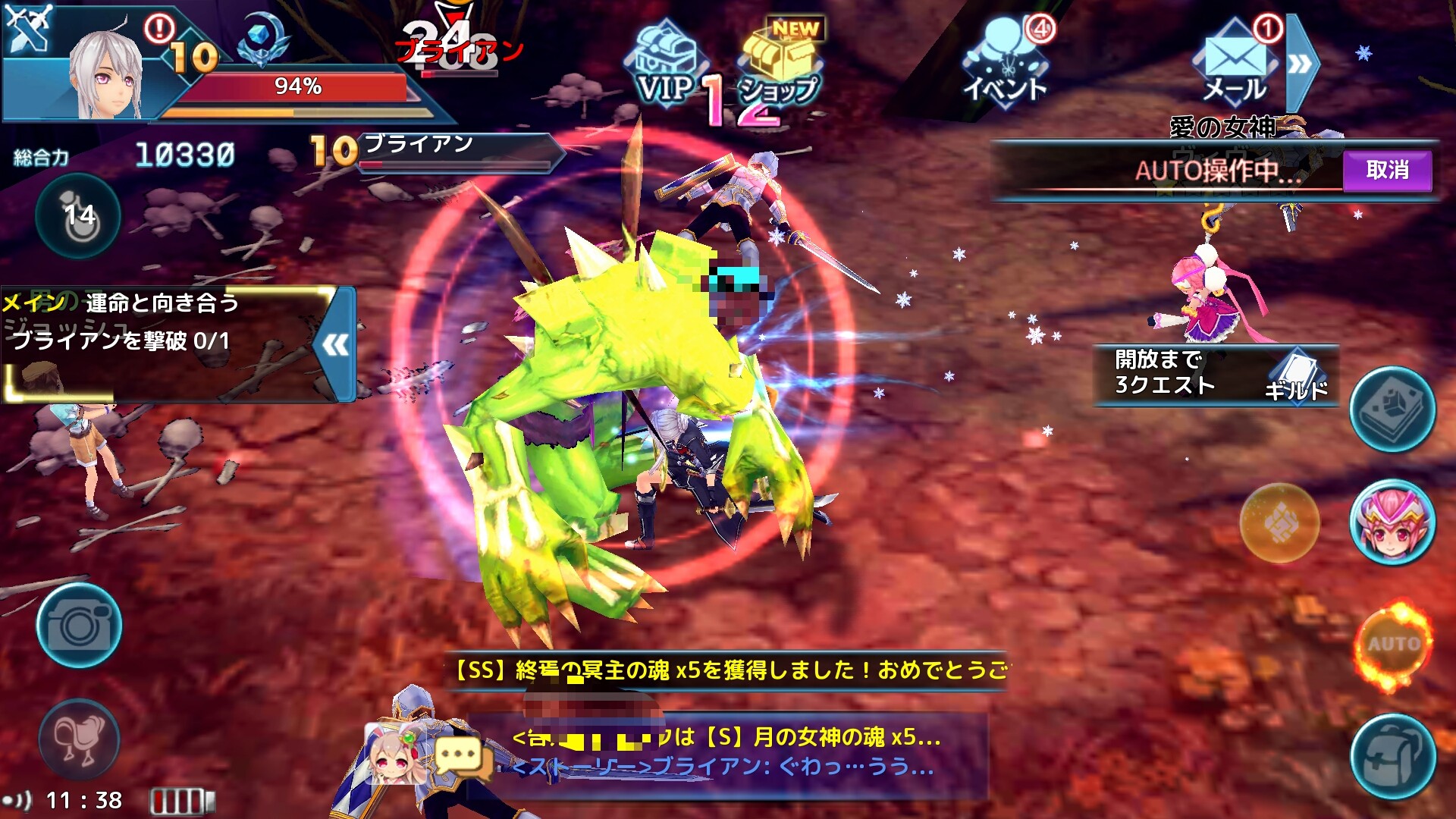Toggle the flaming AUTO battle button
This screenshot has height=819, width=1456.
pyautogui.click(x=1394, y=645)
